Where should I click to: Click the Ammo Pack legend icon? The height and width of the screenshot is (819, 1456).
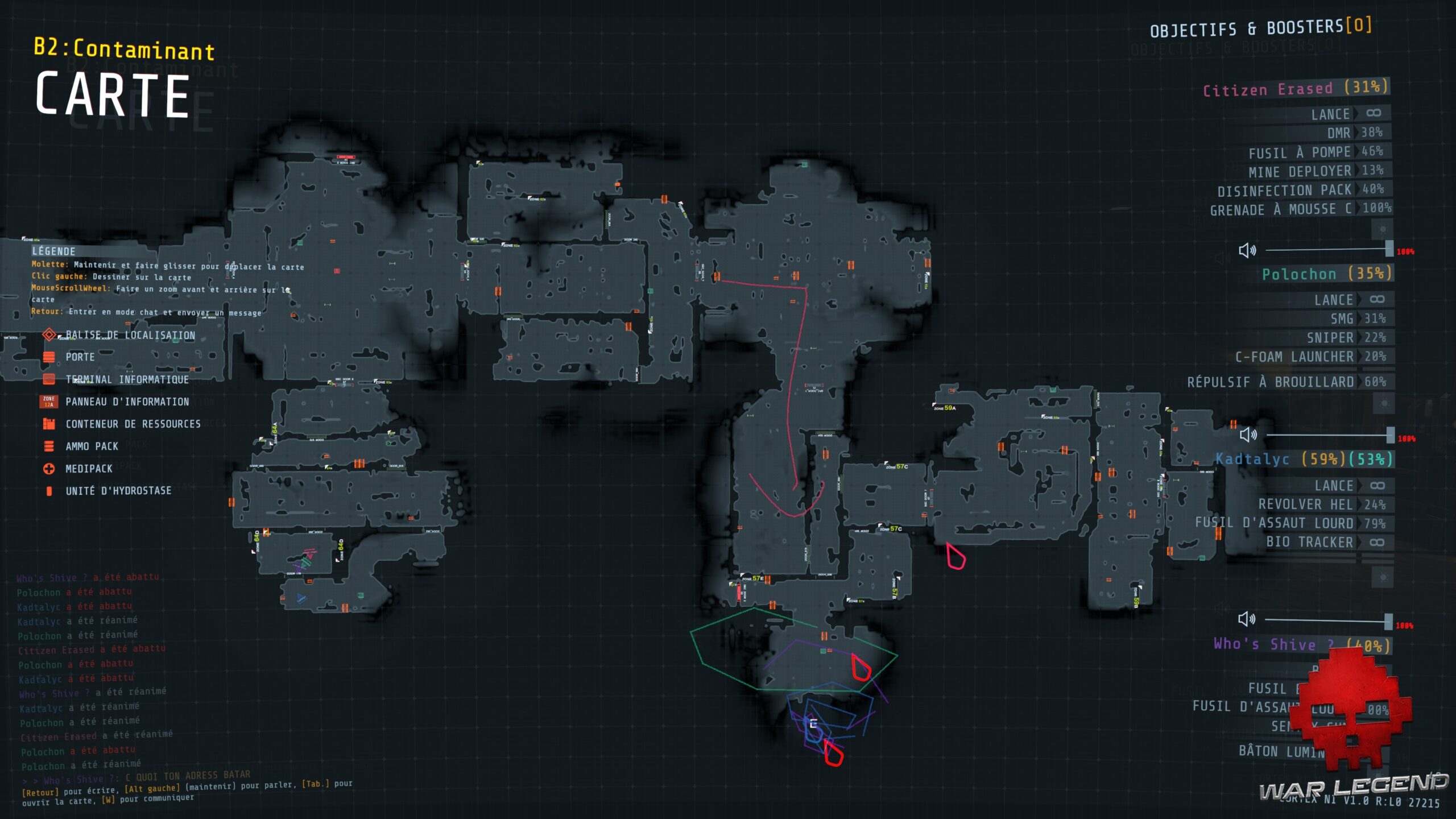pyautogui.click(x=48, y=446)
